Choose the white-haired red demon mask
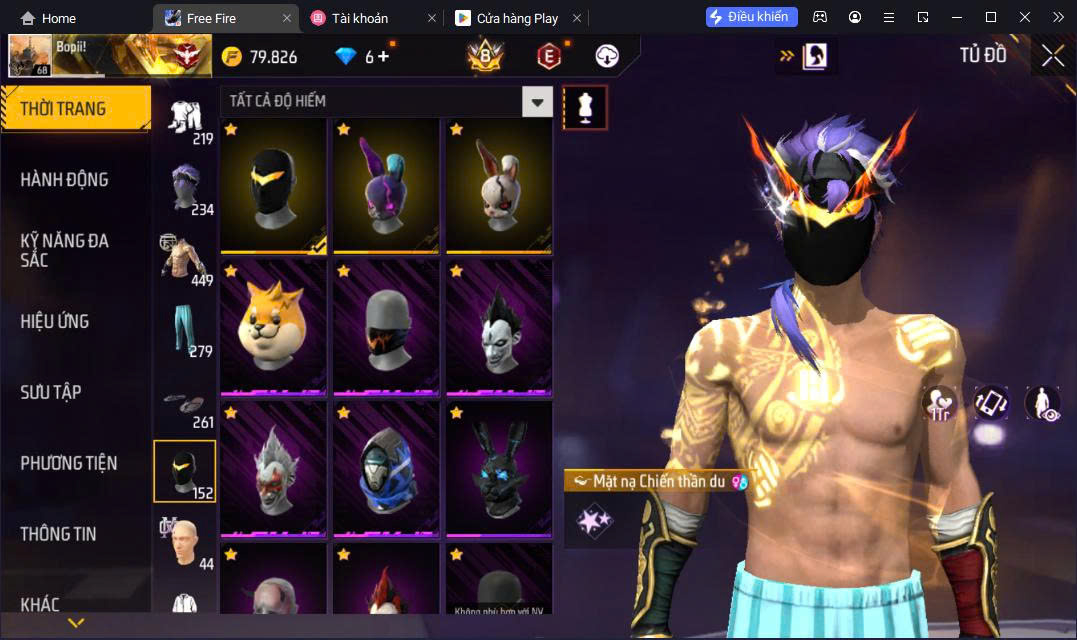 tap(273, 468)
